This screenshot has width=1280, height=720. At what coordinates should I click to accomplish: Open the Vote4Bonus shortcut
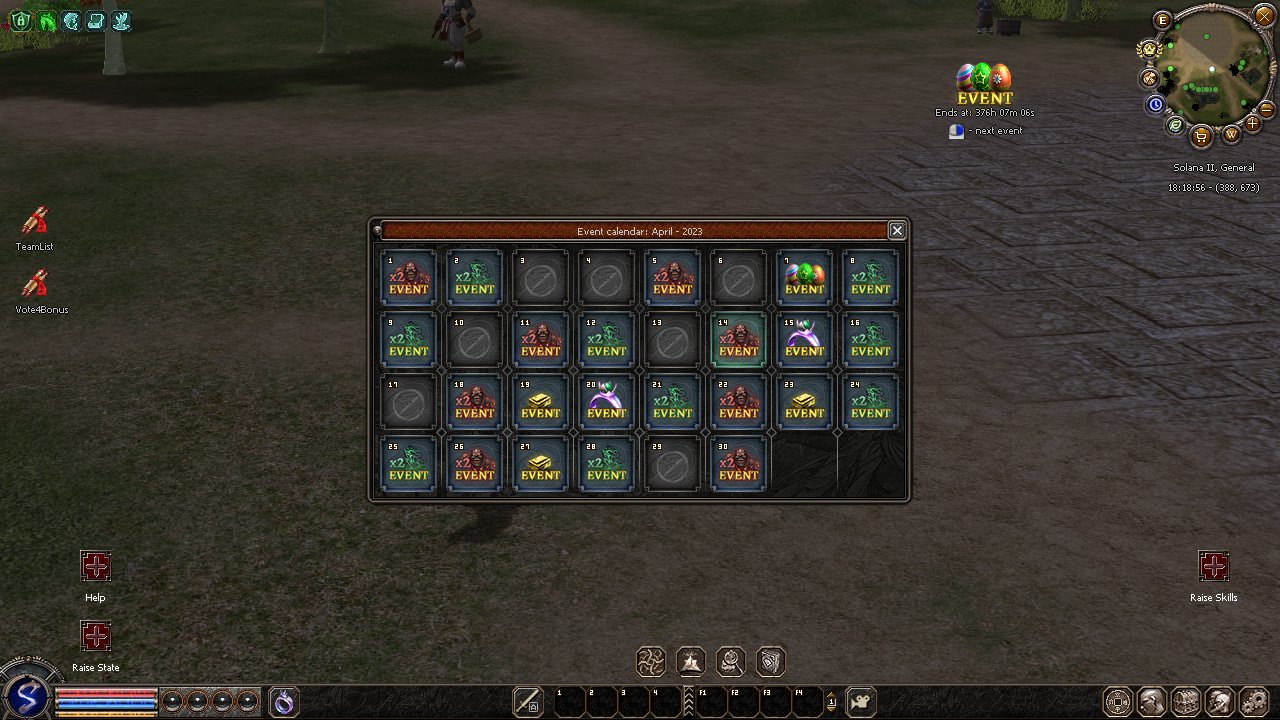(35, 284)
